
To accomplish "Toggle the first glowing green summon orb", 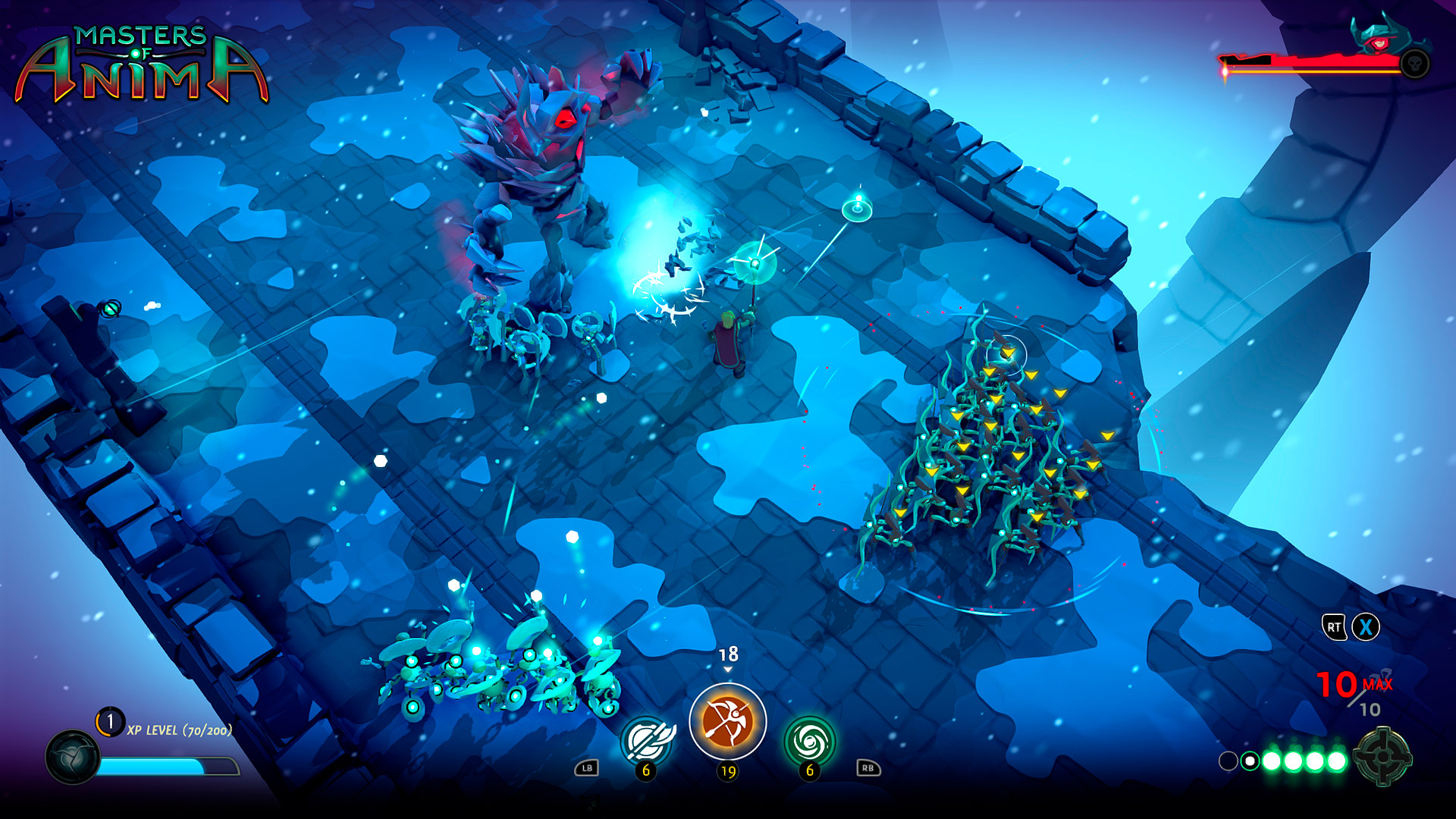I will 1271,761.
